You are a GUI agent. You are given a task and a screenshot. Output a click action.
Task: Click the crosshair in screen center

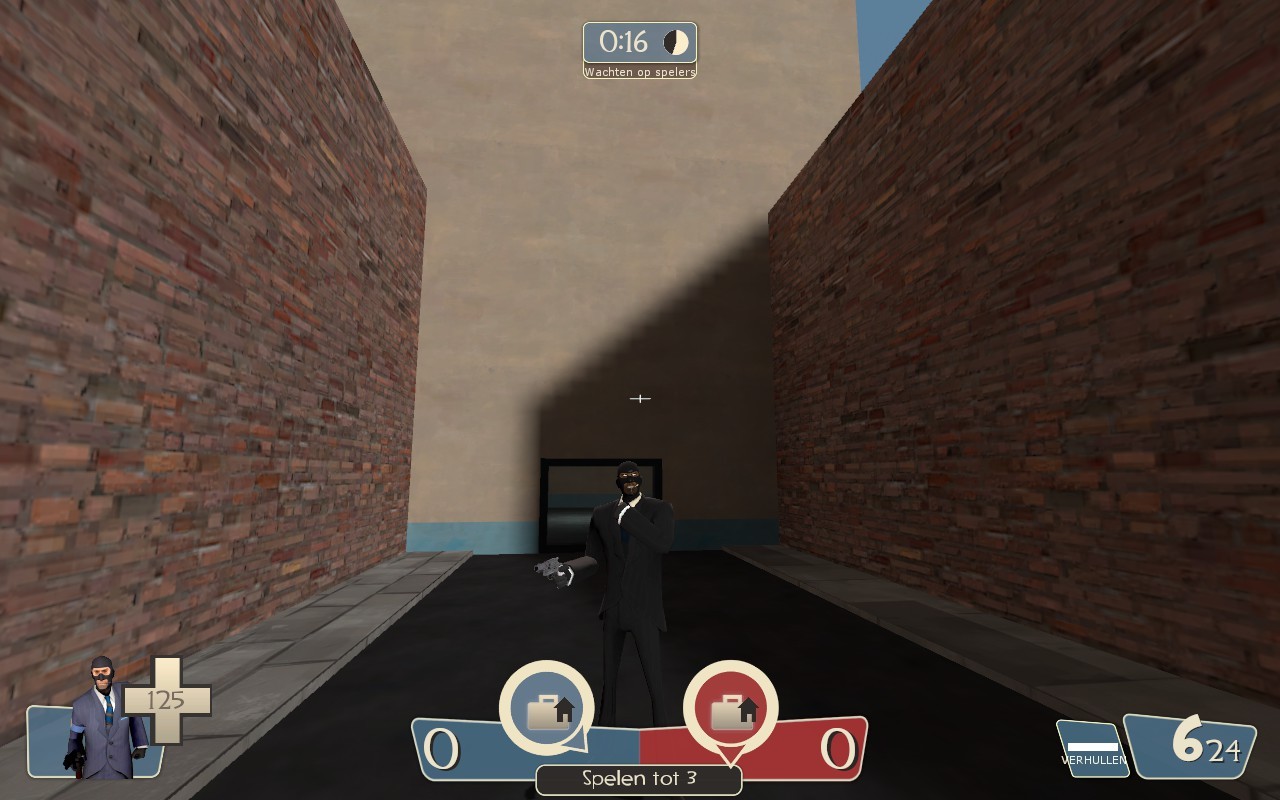(x=639, y=398)
